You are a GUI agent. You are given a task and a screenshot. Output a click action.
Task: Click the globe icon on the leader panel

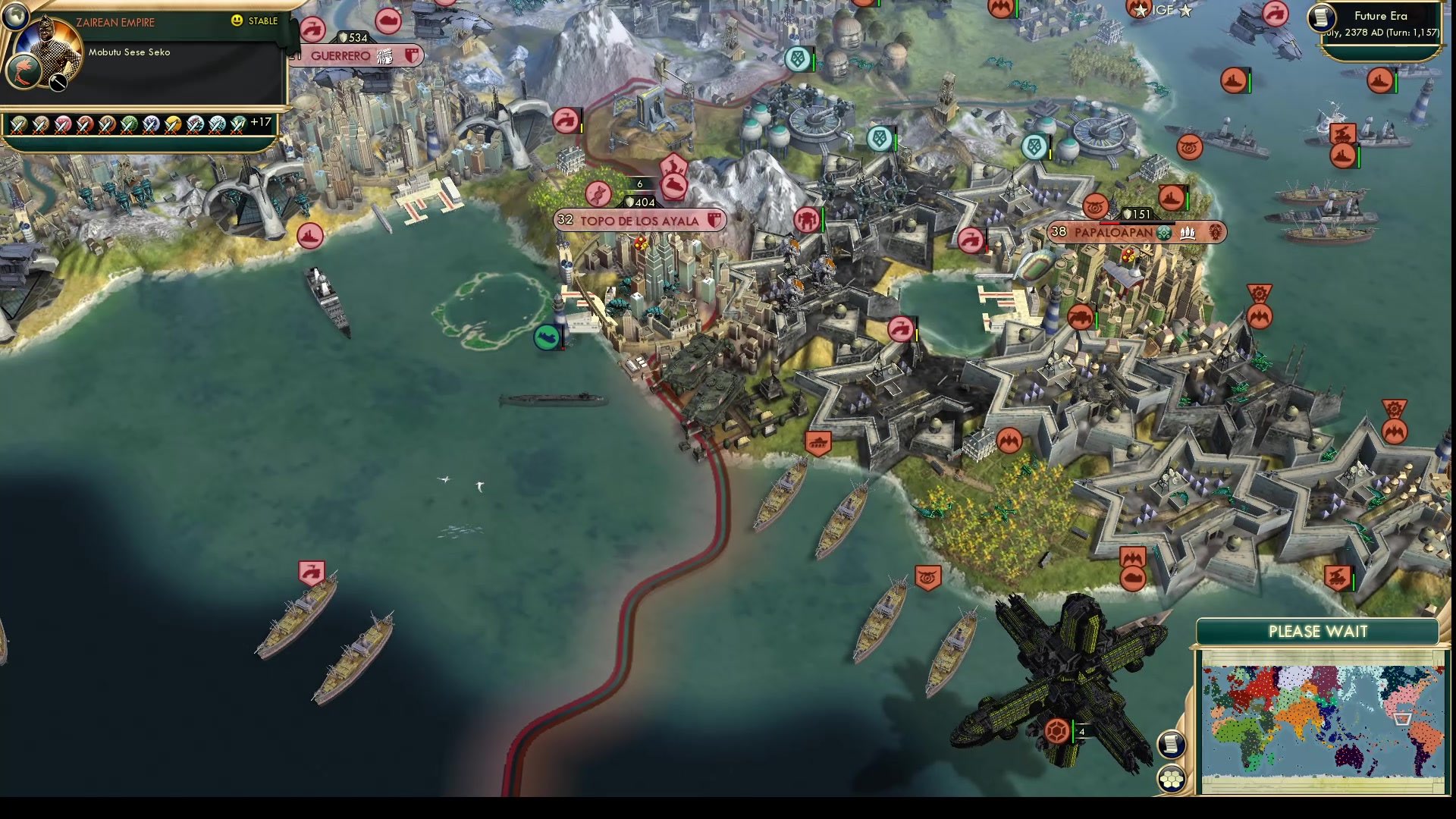tap(16, 17)
